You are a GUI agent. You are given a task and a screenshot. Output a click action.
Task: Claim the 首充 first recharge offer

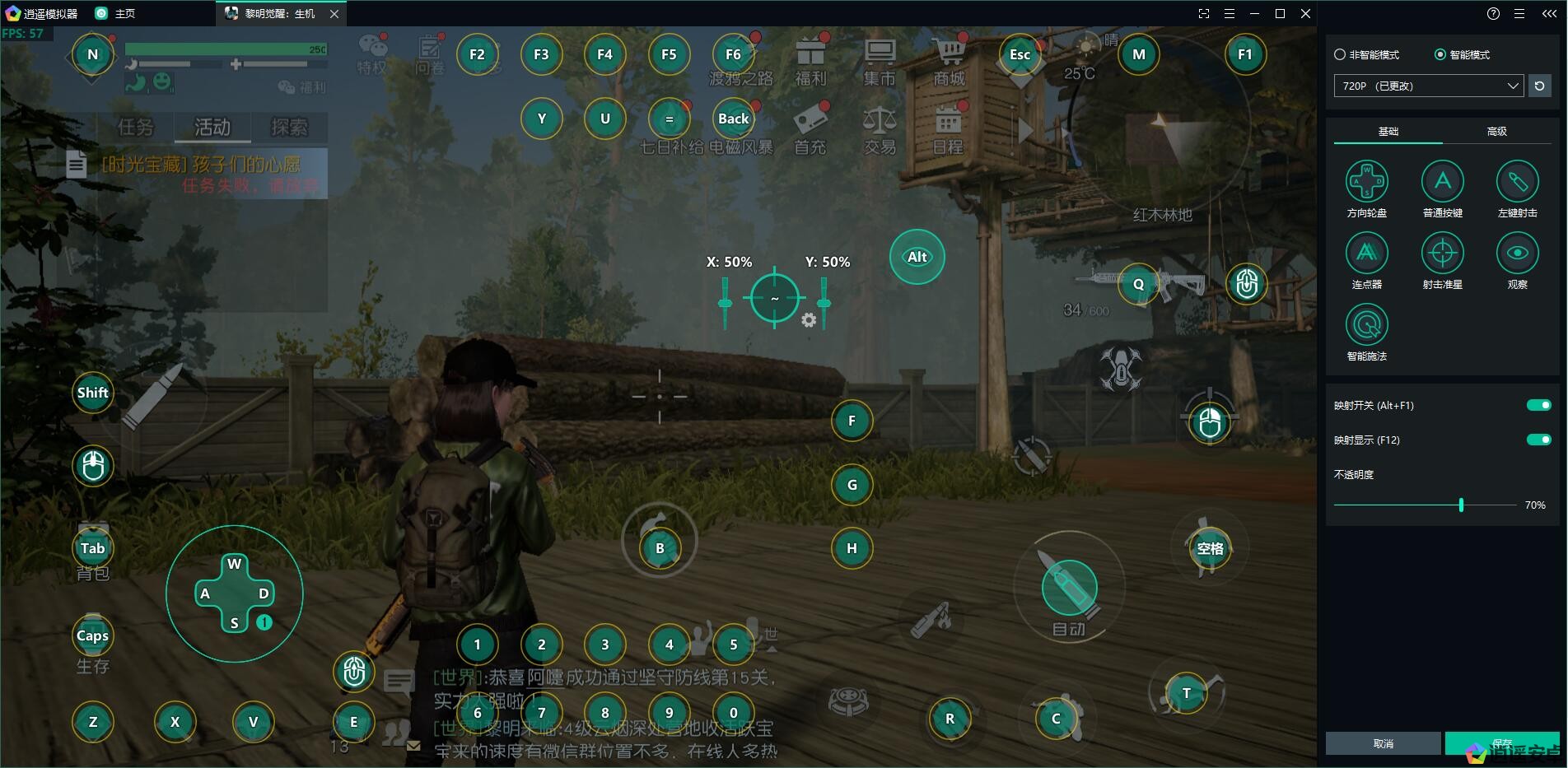pos(810,130)
